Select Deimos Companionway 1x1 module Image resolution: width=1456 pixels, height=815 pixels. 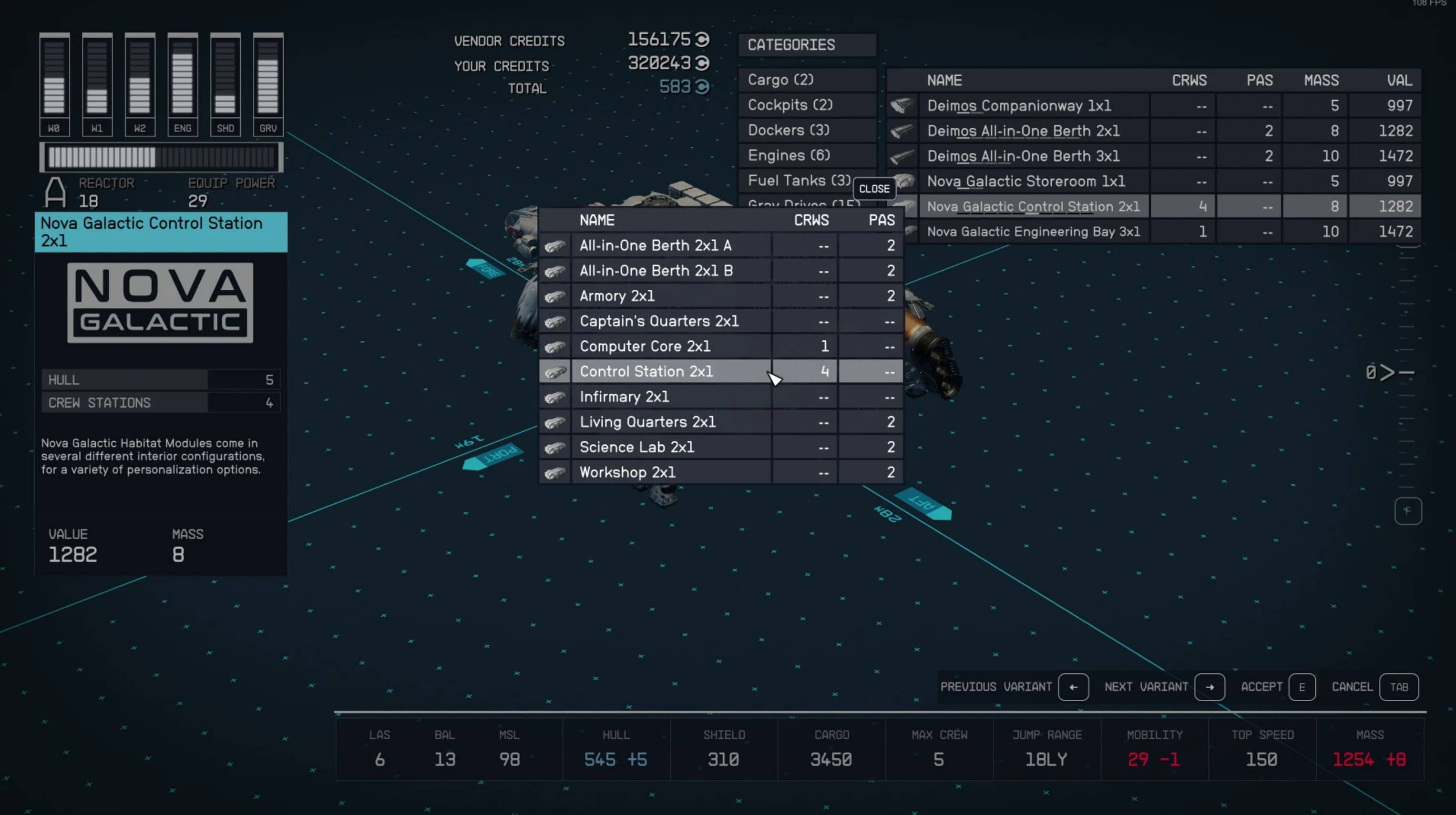[x=1018, y=106]
